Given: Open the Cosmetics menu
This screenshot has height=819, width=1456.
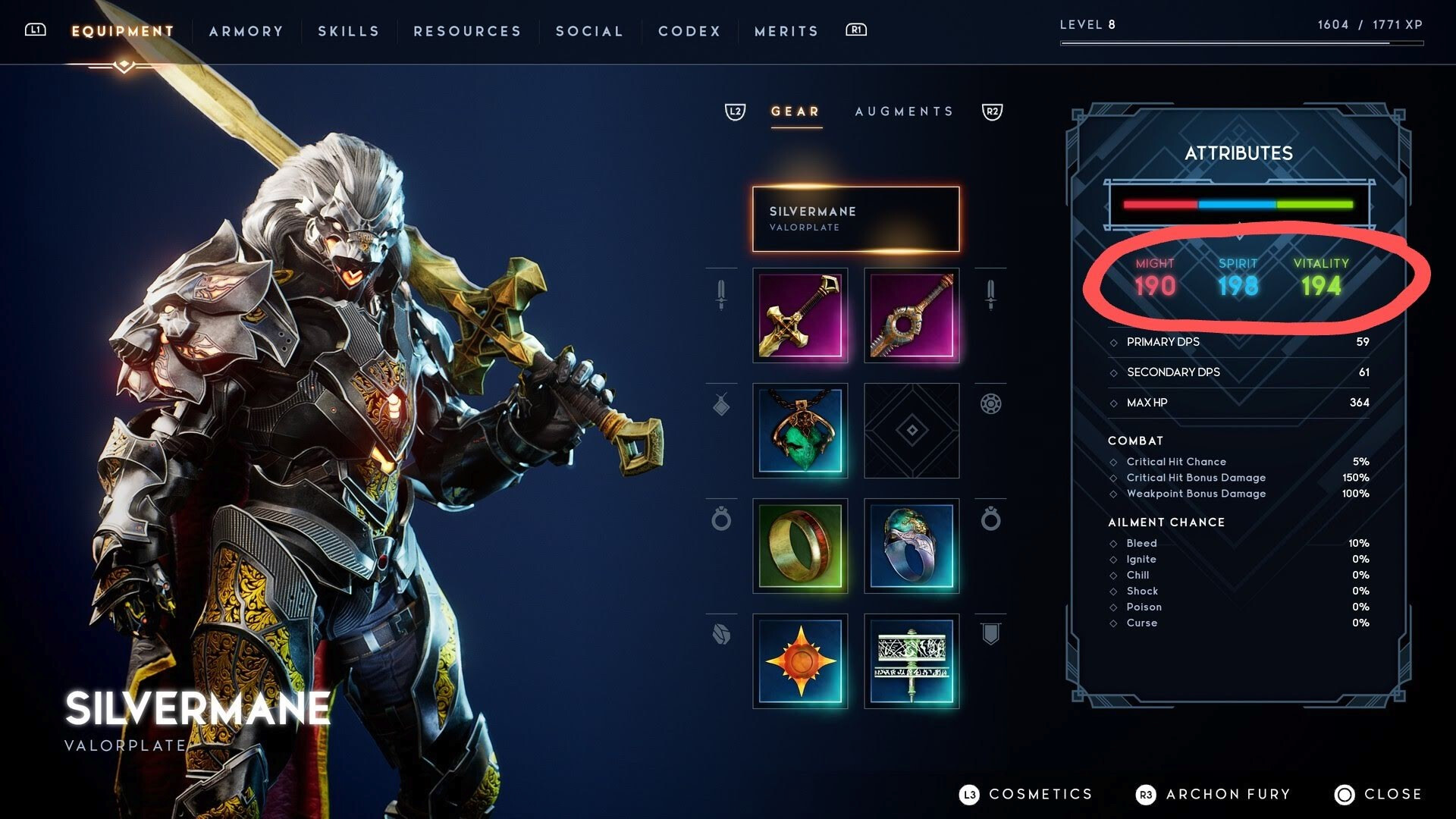Looking at the screenshot, I should click(x=1026, y=794).
